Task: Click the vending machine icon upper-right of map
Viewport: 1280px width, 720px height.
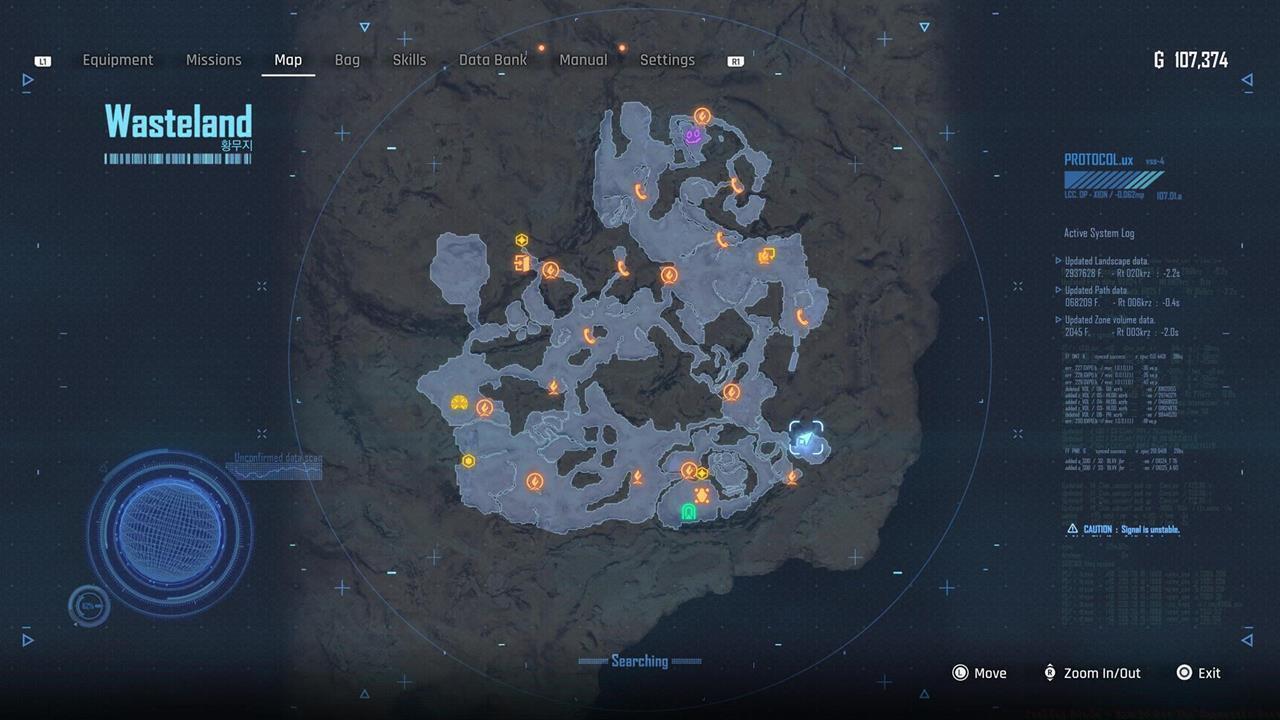Action: click(x=765, y=257)
